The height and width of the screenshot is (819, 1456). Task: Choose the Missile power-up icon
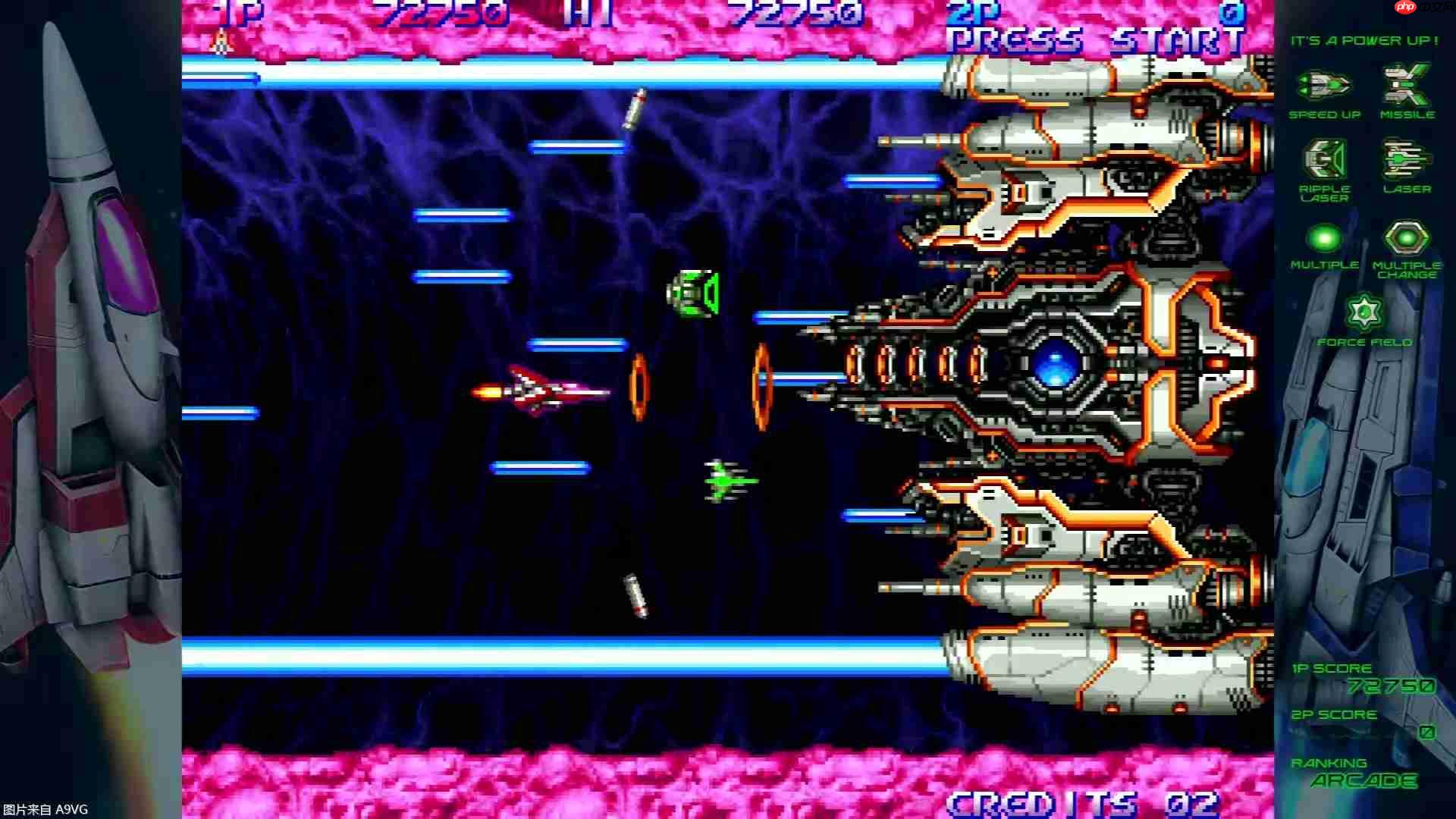(x=1407, y=85)
